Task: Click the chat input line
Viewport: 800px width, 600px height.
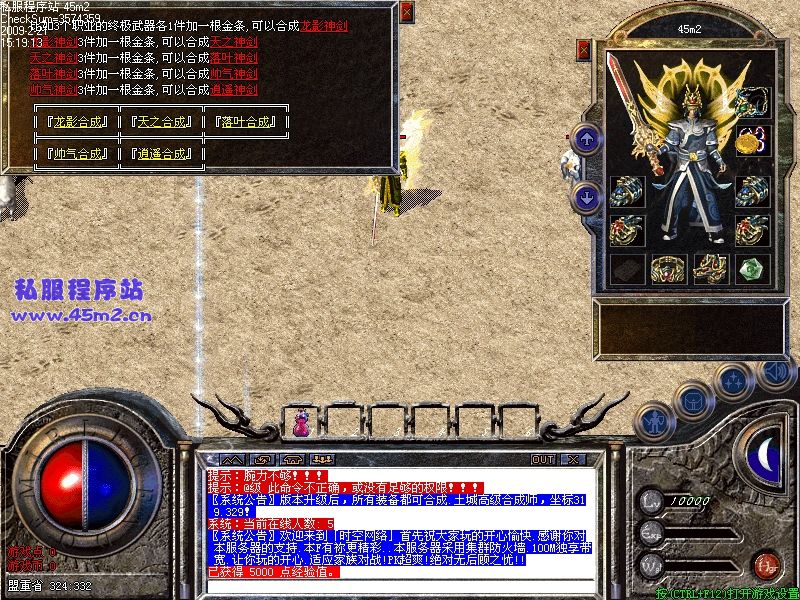Action: pyautogui.click(x=400, y=585)
